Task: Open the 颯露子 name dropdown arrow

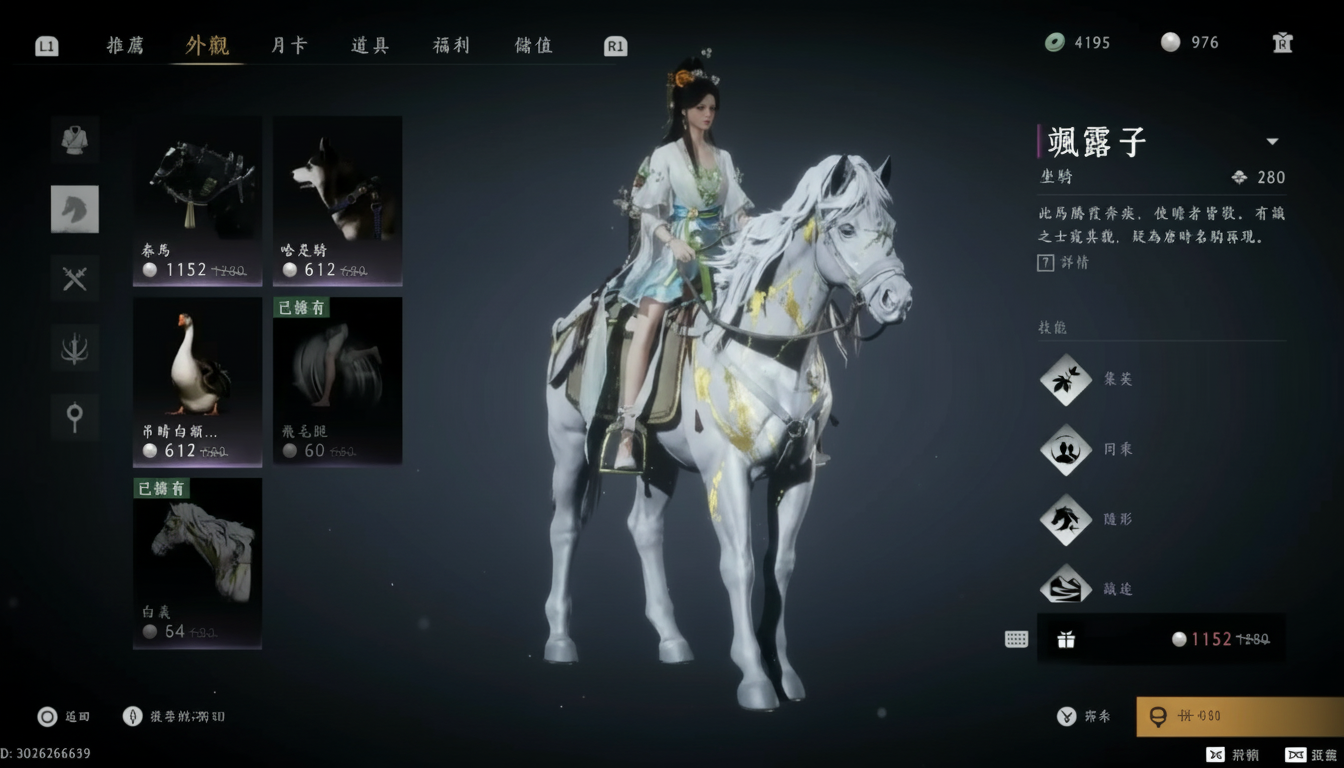Action: [1272, 141]
